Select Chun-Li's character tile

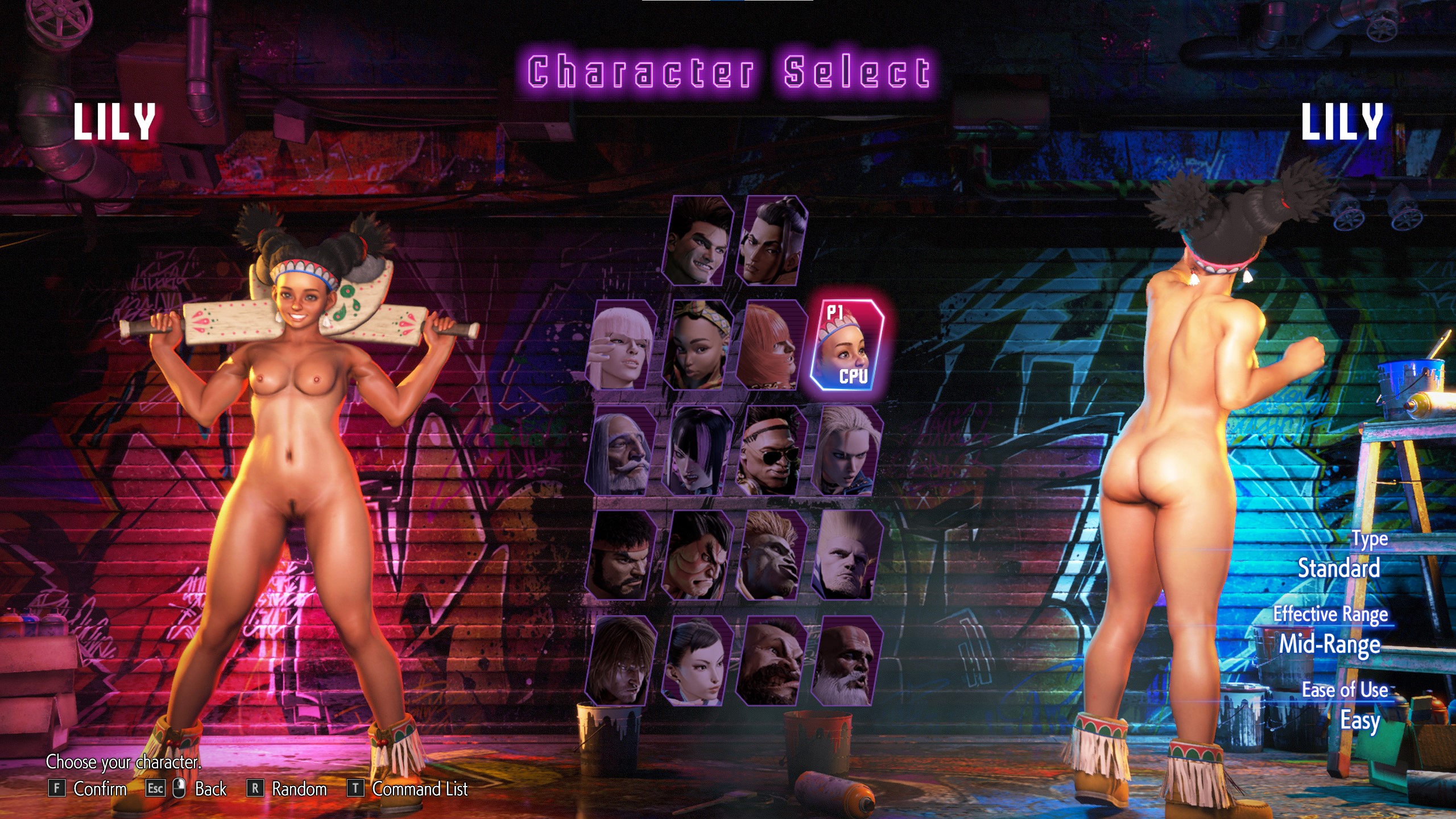click(x=697, y=660)
